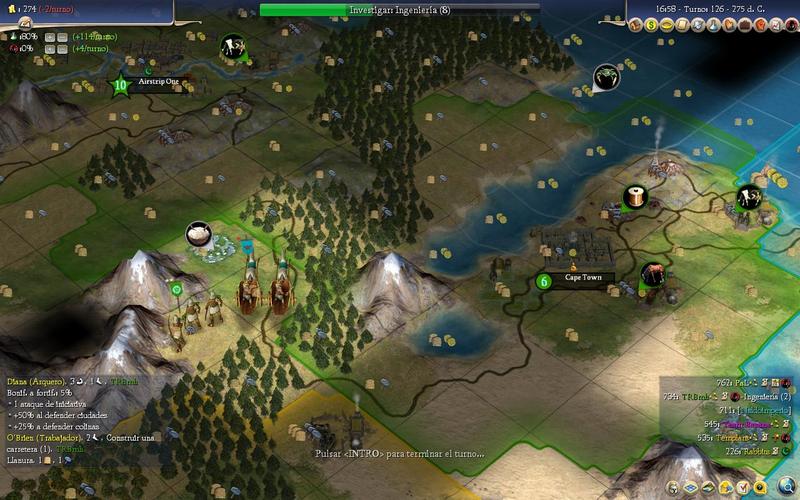Open the Cape Town city label

coord(583,278)
